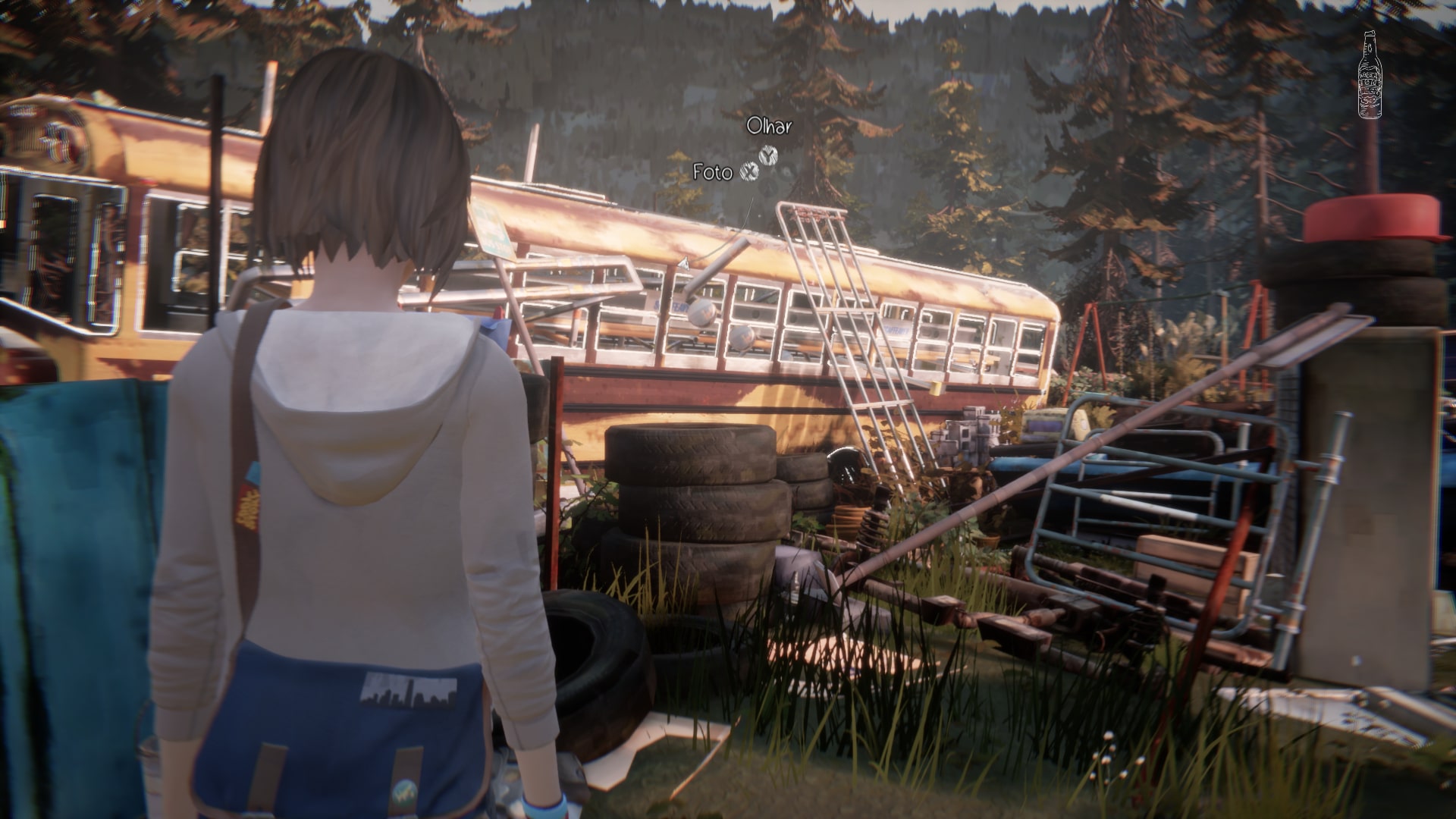Click the X button prompt icon
Screen dimensions: 1456x819
click(750, 172)
